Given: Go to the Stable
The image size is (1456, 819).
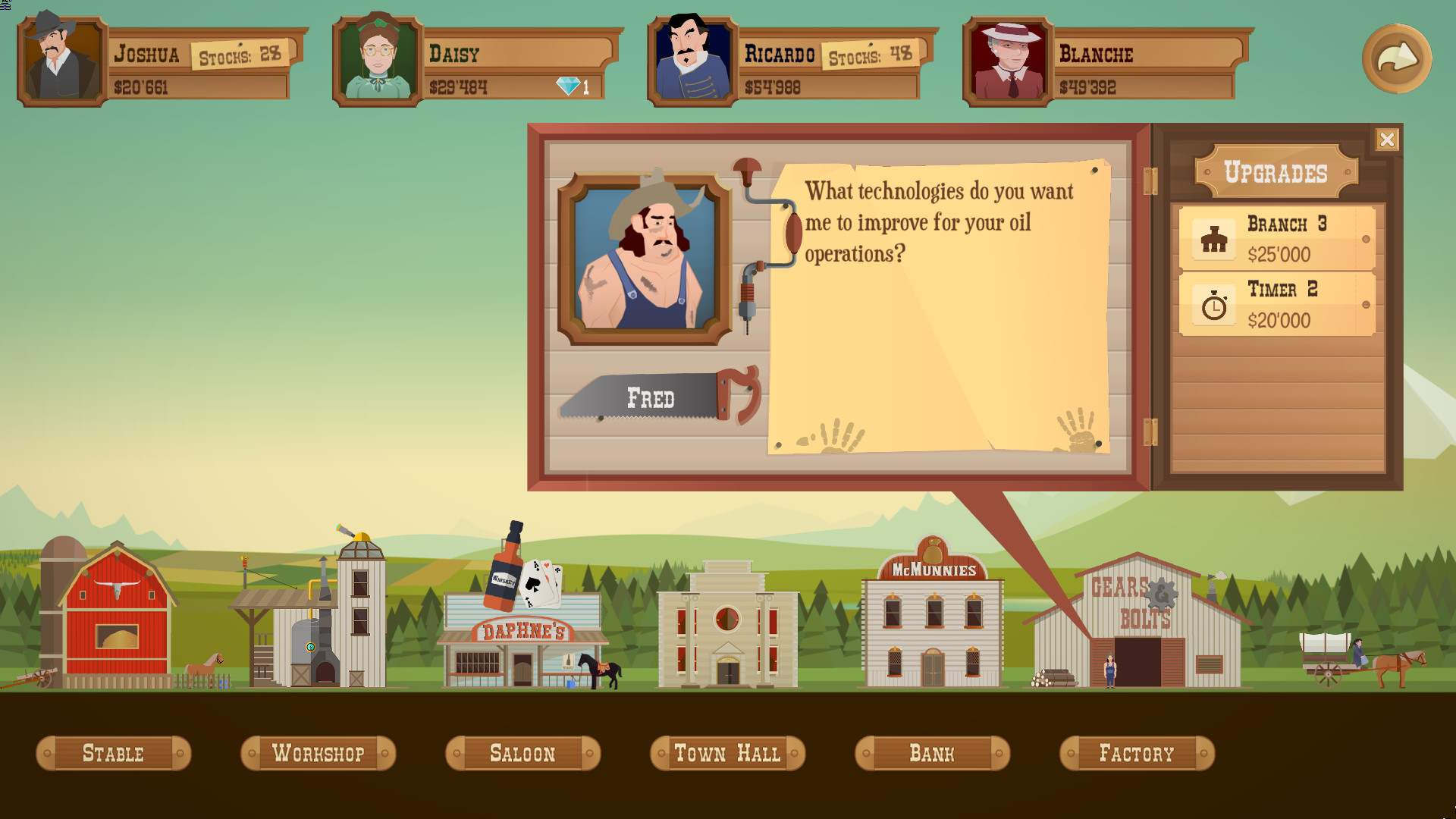Looking at the screenshot, I should [x=113, y=753].
